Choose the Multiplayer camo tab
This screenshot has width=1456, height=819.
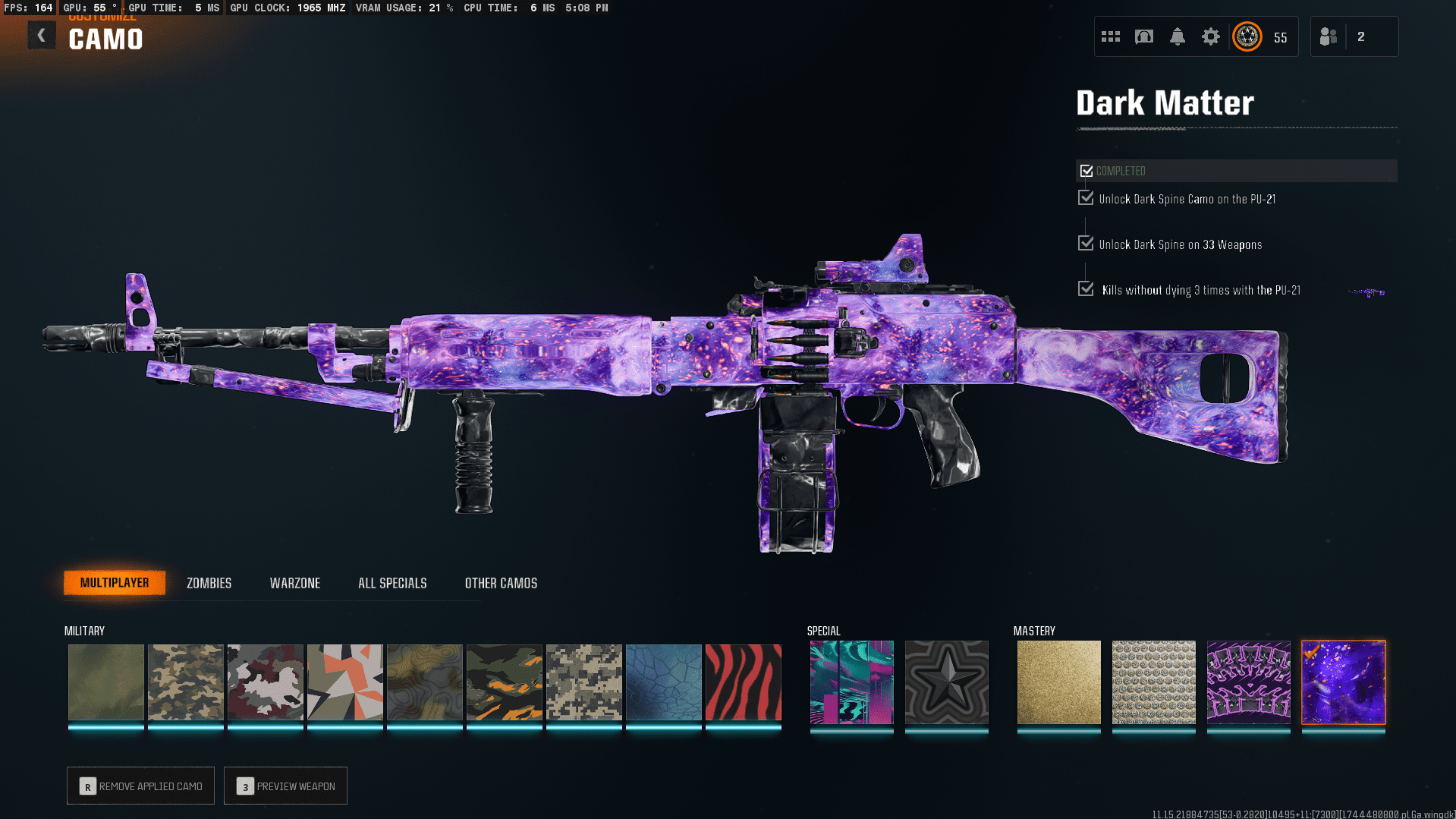(115, 582)
